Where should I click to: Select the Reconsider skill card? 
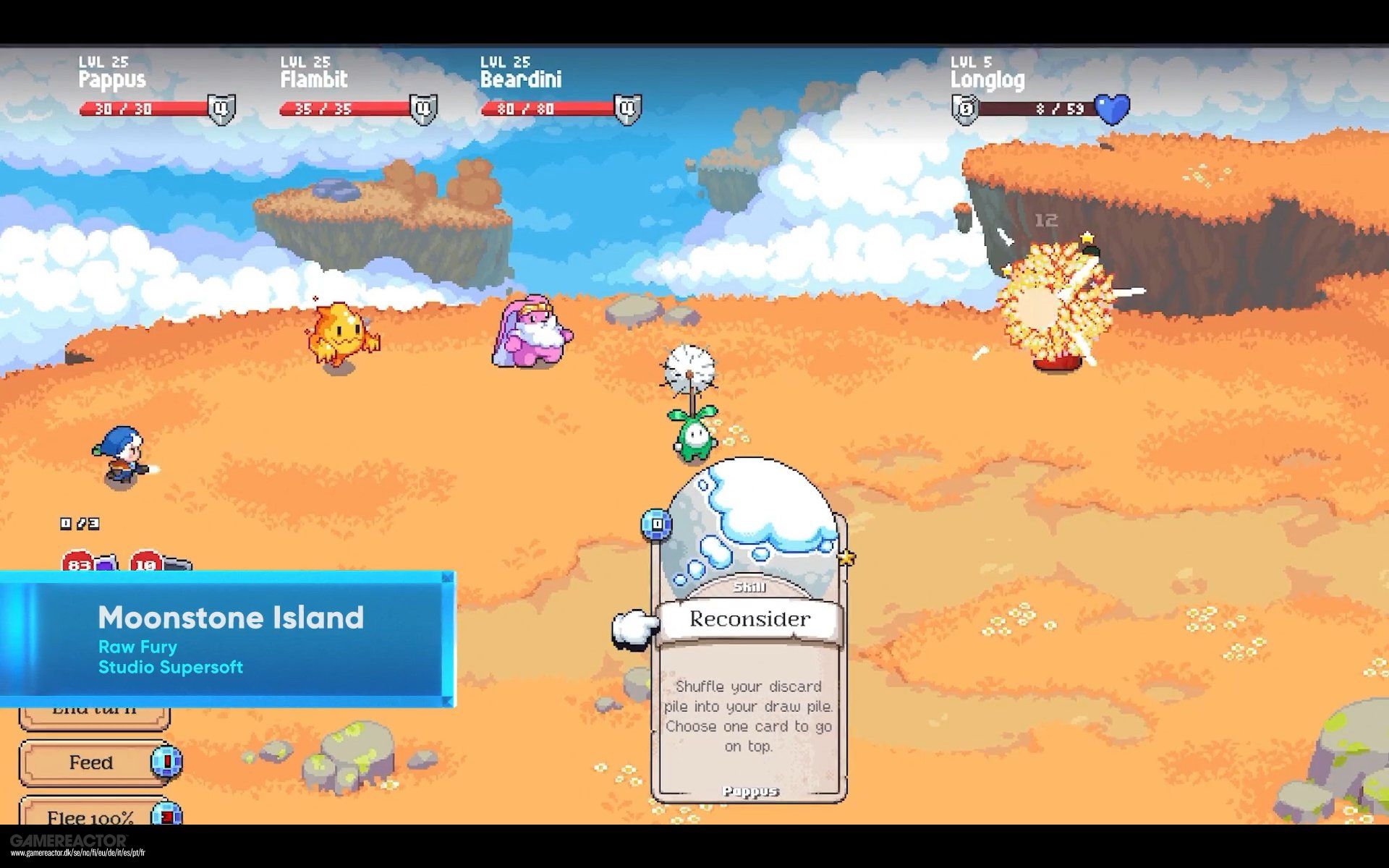749,651
